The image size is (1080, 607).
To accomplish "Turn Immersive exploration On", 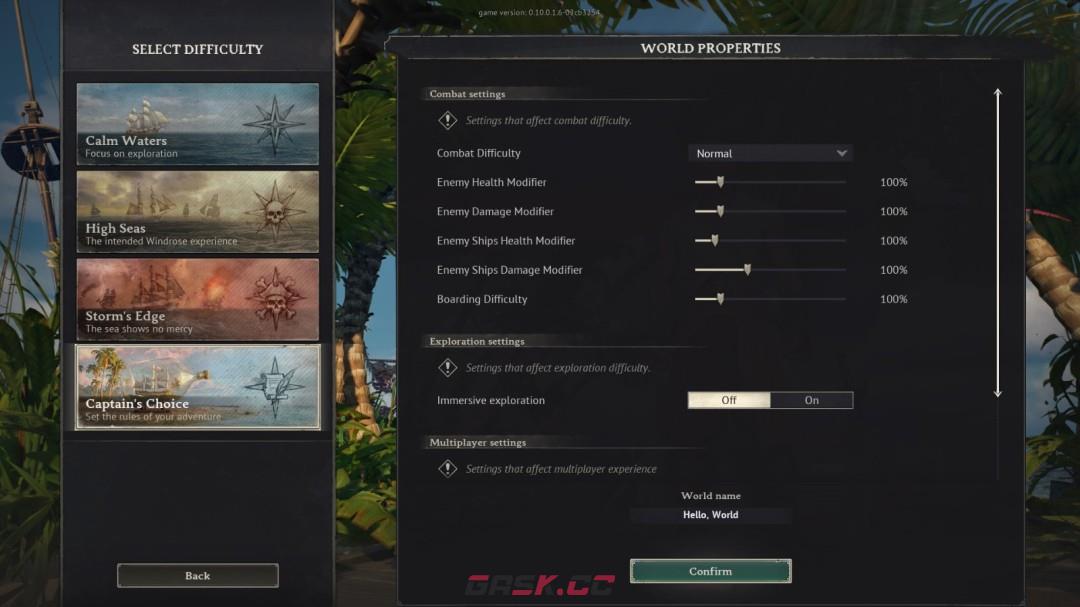I will coord(811,400).
